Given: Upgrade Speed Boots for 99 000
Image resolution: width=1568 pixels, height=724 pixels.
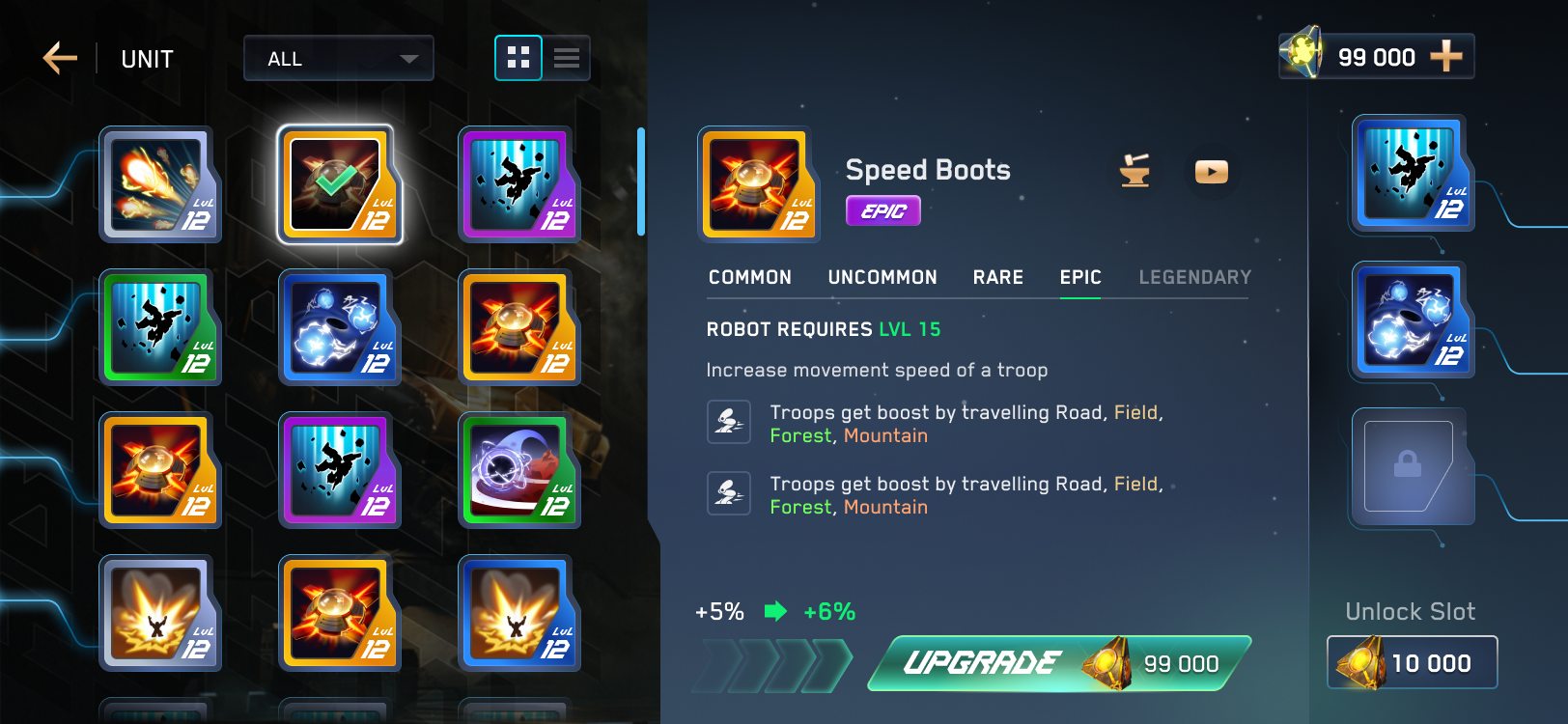Looking at the screenshot, I should [x=1059, y=663].
